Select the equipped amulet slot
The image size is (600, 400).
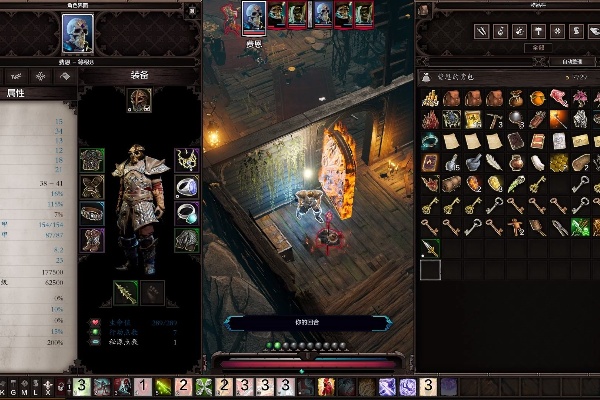click(186, 159)
